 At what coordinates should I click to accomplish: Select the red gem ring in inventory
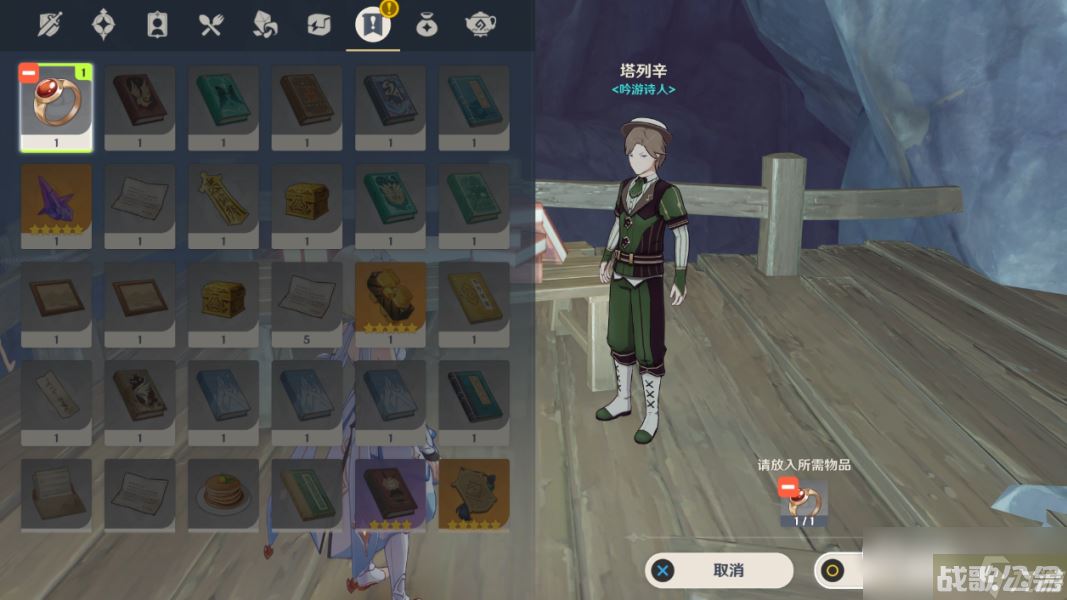click(56, 104)
